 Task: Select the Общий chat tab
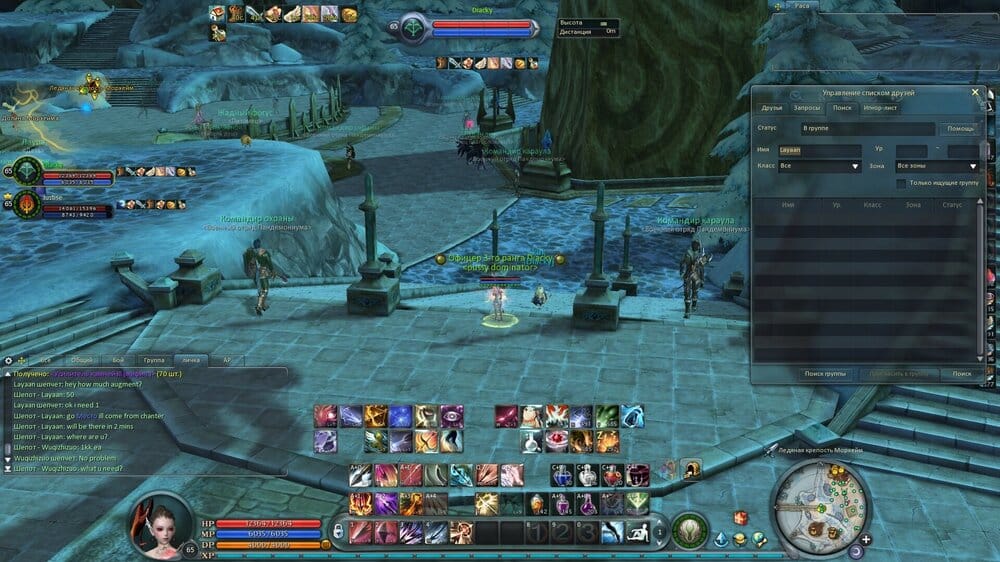pyautogui.click(x=82, y=359)
